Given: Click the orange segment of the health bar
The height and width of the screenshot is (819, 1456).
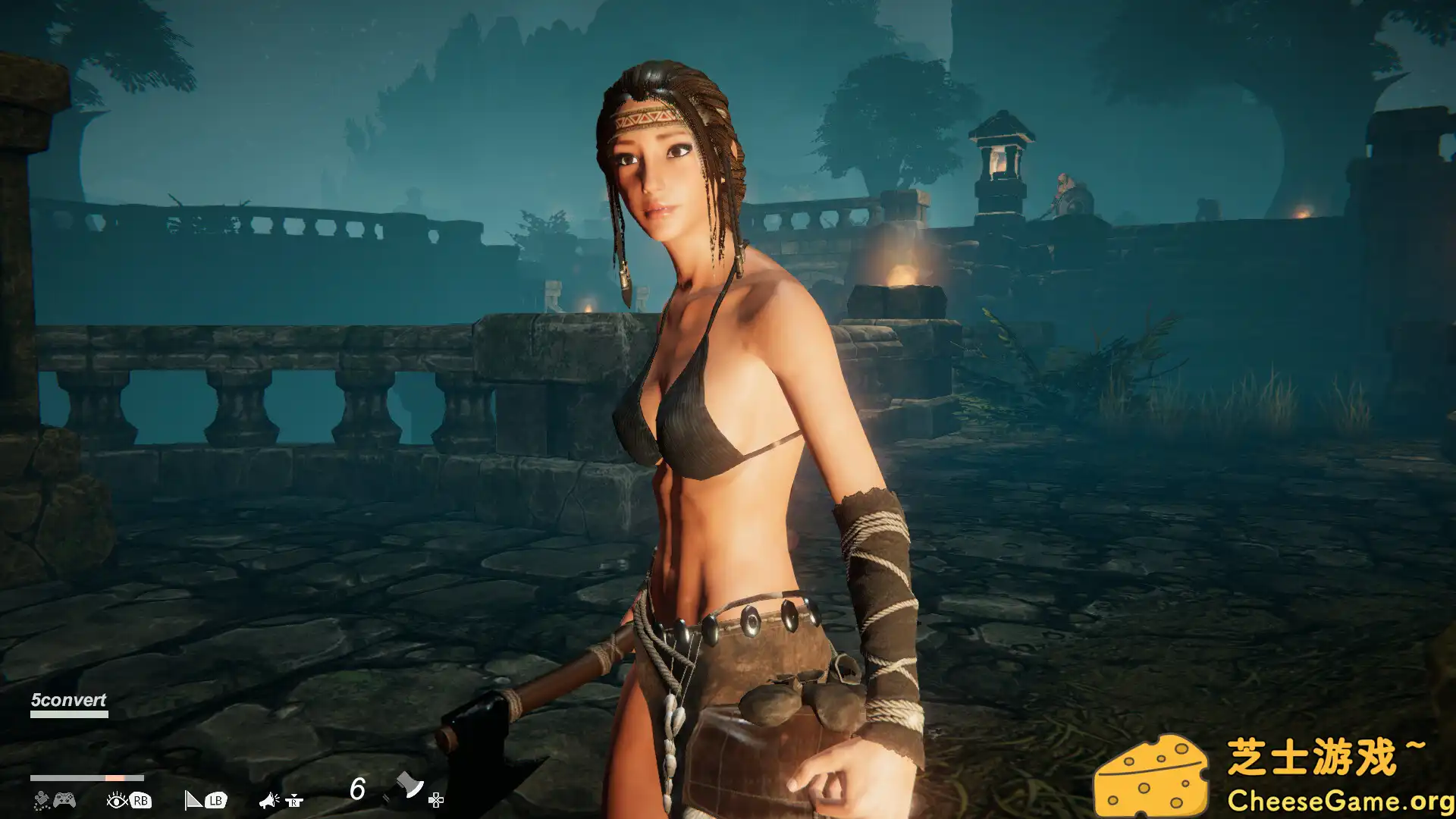Looking at the screenshot, I should pyautogui.click(x=114, y=777).
